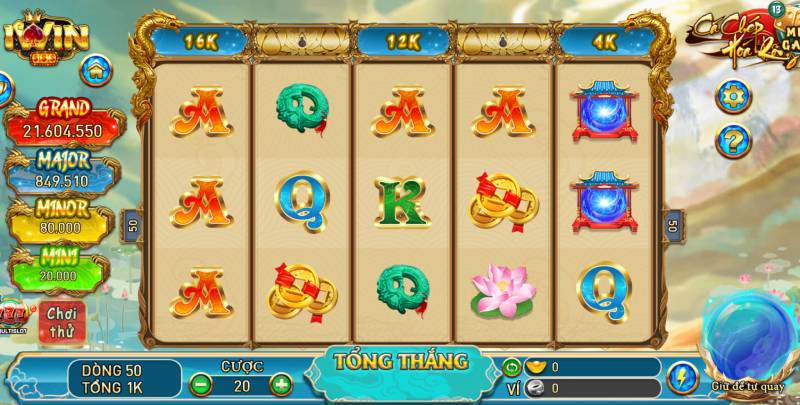
Task: Select the Chơi thử trial mode button
Action: click(62, 321)
